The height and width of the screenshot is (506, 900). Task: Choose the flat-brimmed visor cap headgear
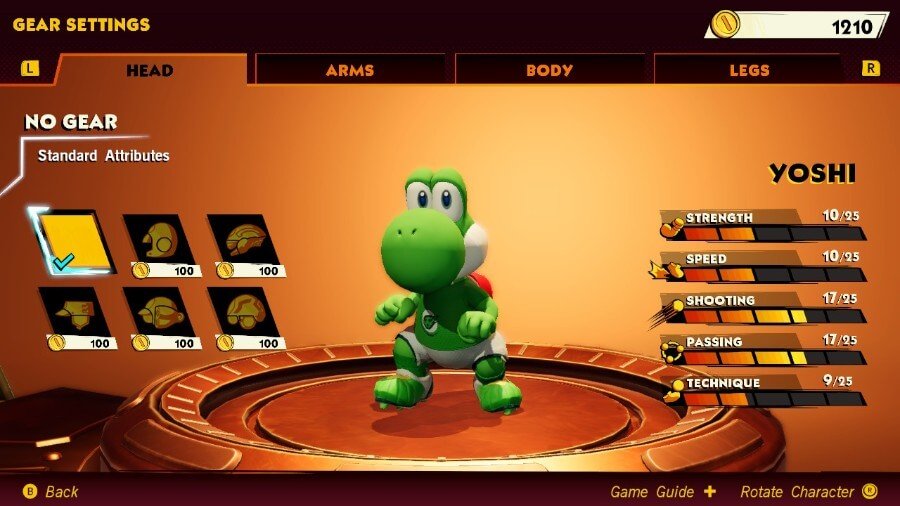(x=76, y=314)
